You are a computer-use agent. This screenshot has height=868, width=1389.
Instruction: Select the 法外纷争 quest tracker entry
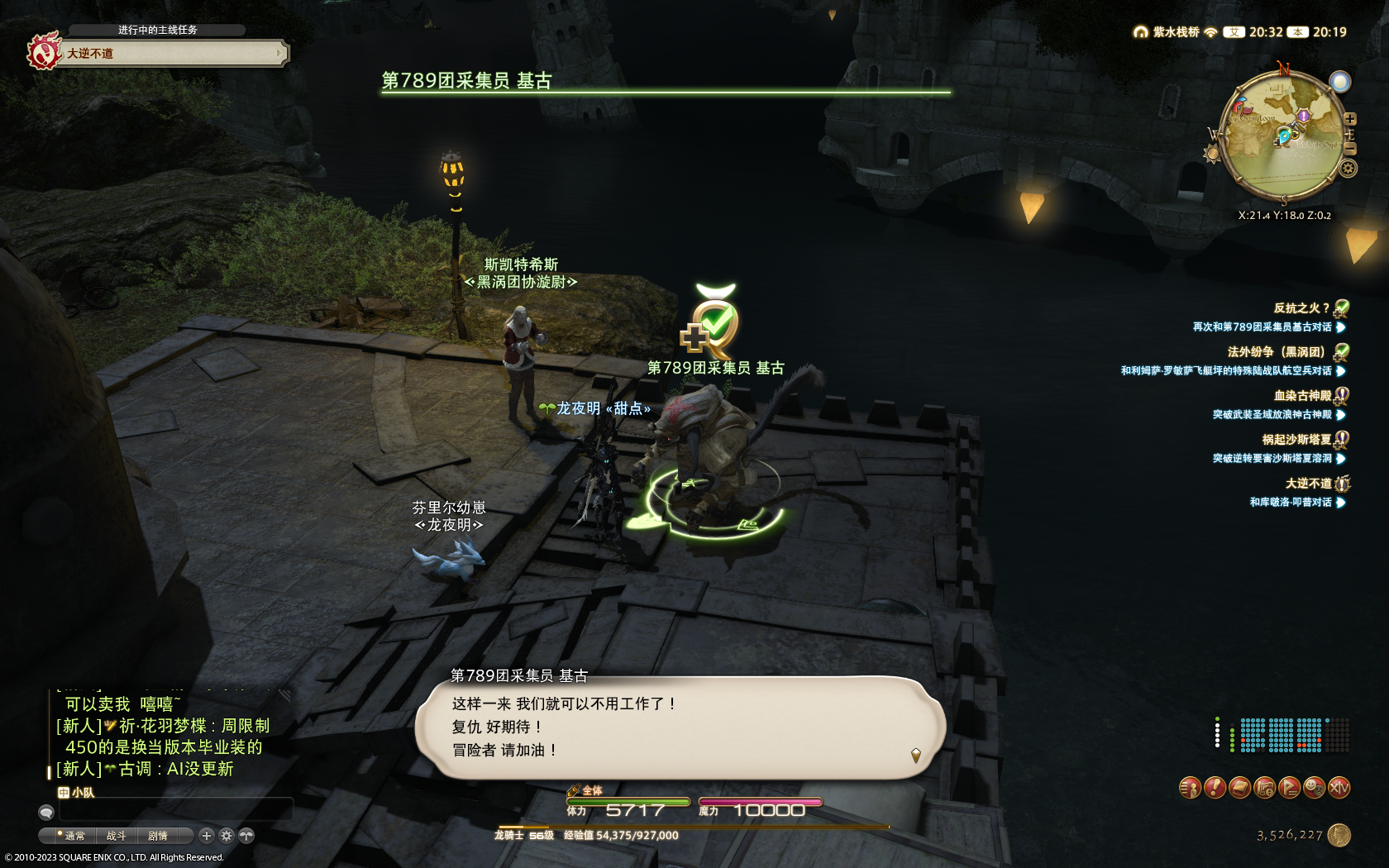pos(1276,352)
